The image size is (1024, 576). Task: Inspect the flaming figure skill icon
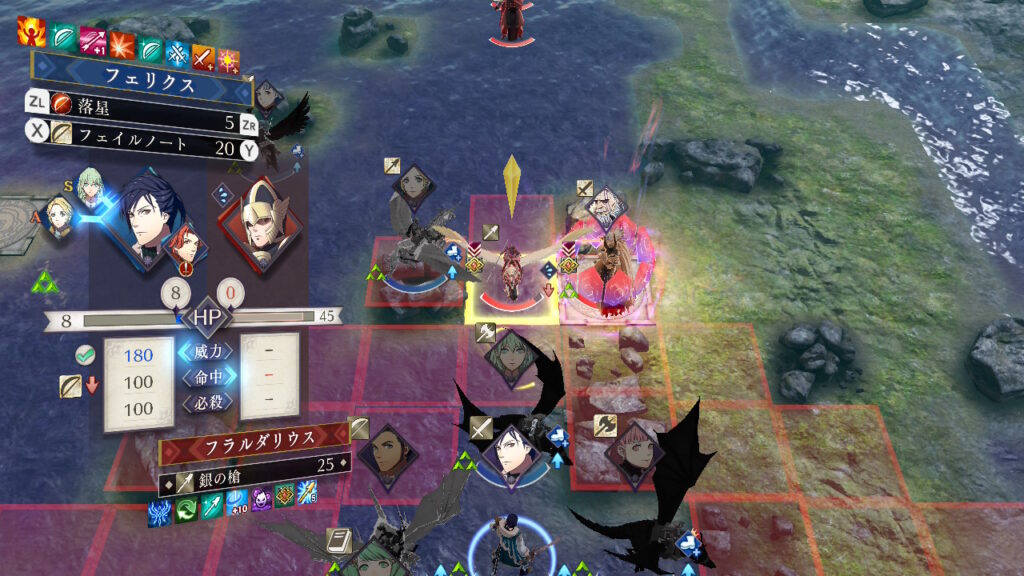tap(32, 33)
